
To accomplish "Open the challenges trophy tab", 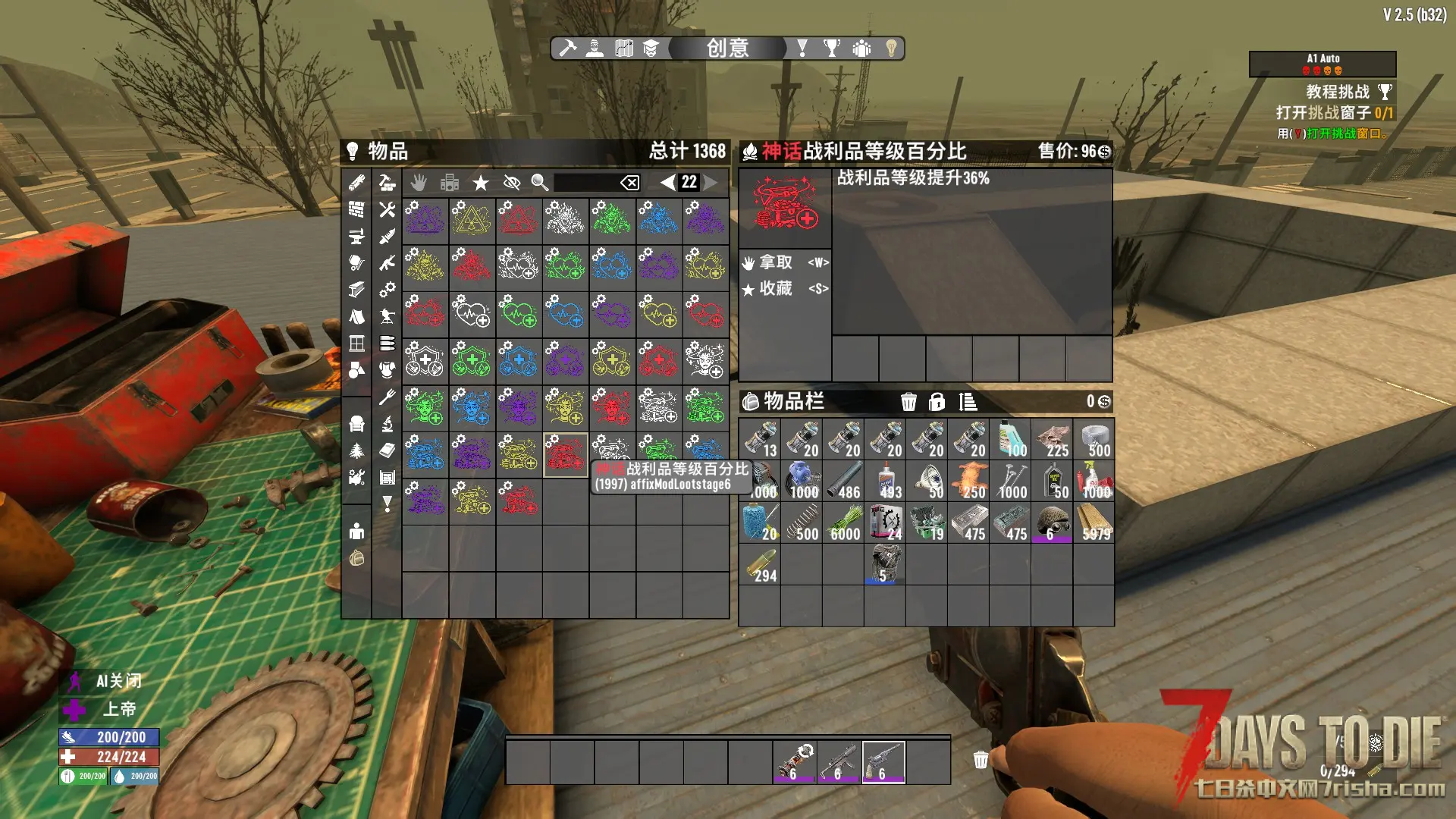I will click(x=832, y=49).
